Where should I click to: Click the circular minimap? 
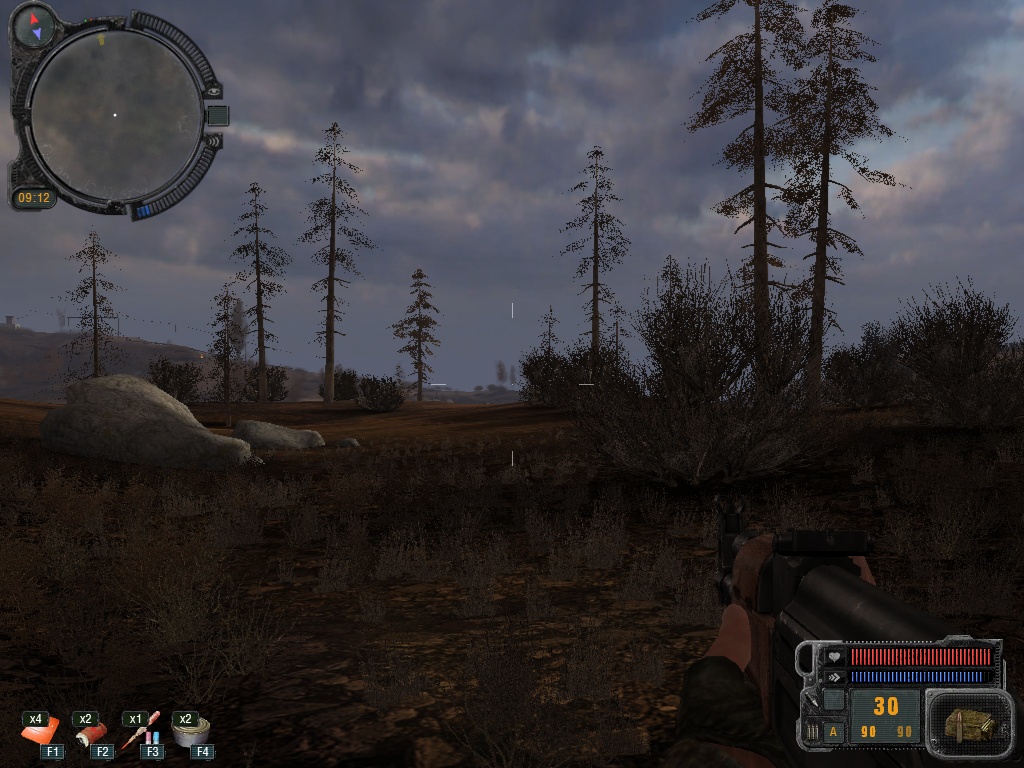[x=114, y=115]
